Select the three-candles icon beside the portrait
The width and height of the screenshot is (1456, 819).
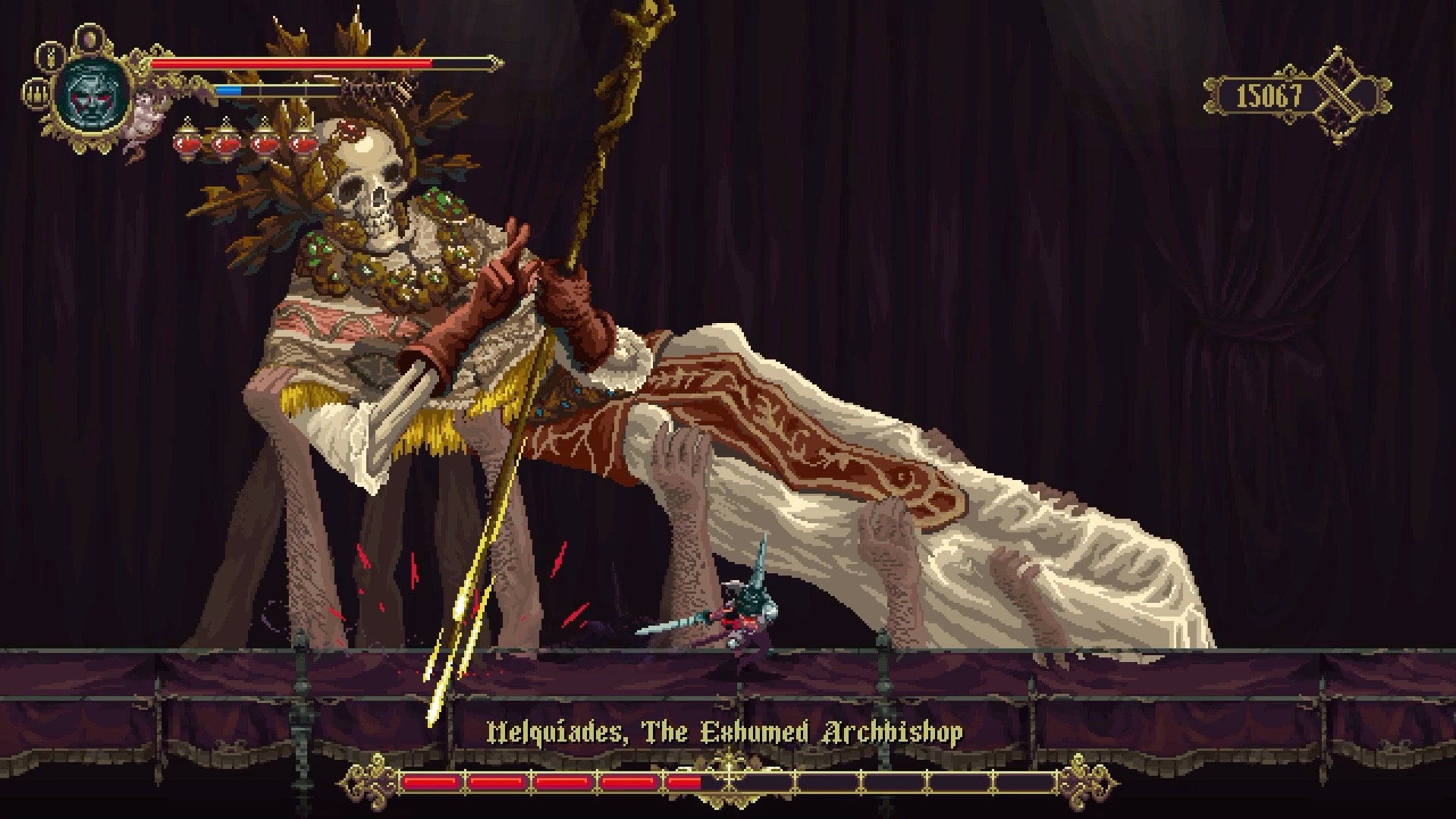(x=35, y=93)
